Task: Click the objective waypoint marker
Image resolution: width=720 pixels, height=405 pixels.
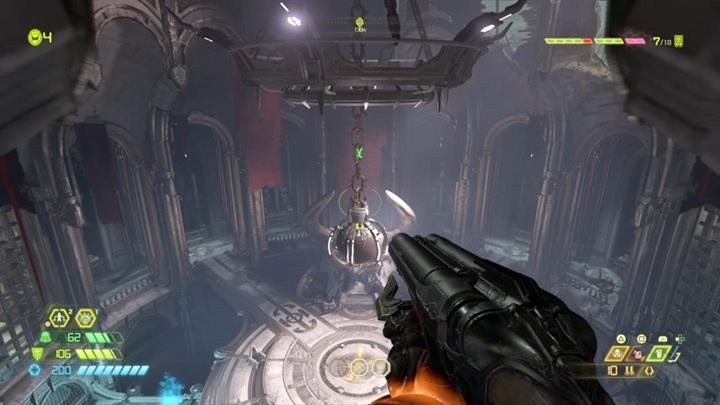Action: pos(359,21)
